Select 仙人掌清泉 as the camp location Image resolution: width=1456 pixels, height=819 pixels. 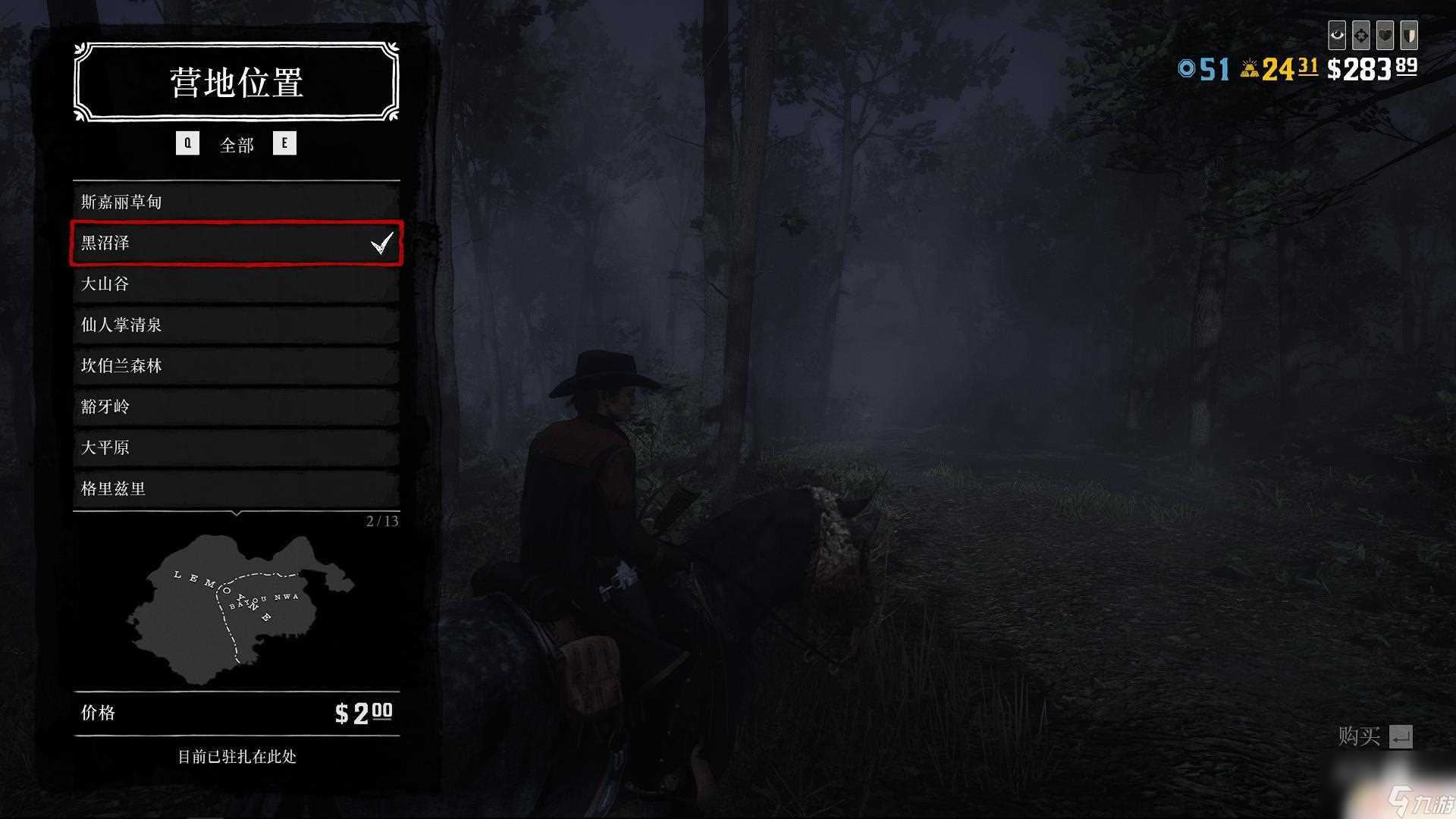(x=236, y=325)
